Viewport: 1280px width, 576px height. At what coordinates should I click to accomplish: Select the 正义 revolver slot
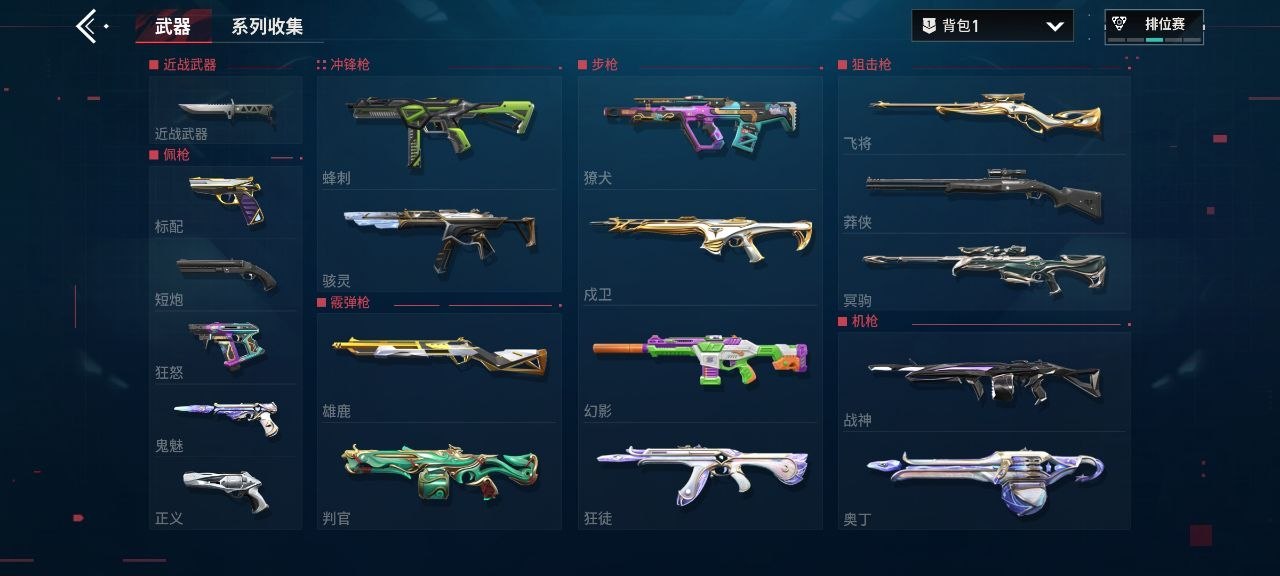click(225, 493)
